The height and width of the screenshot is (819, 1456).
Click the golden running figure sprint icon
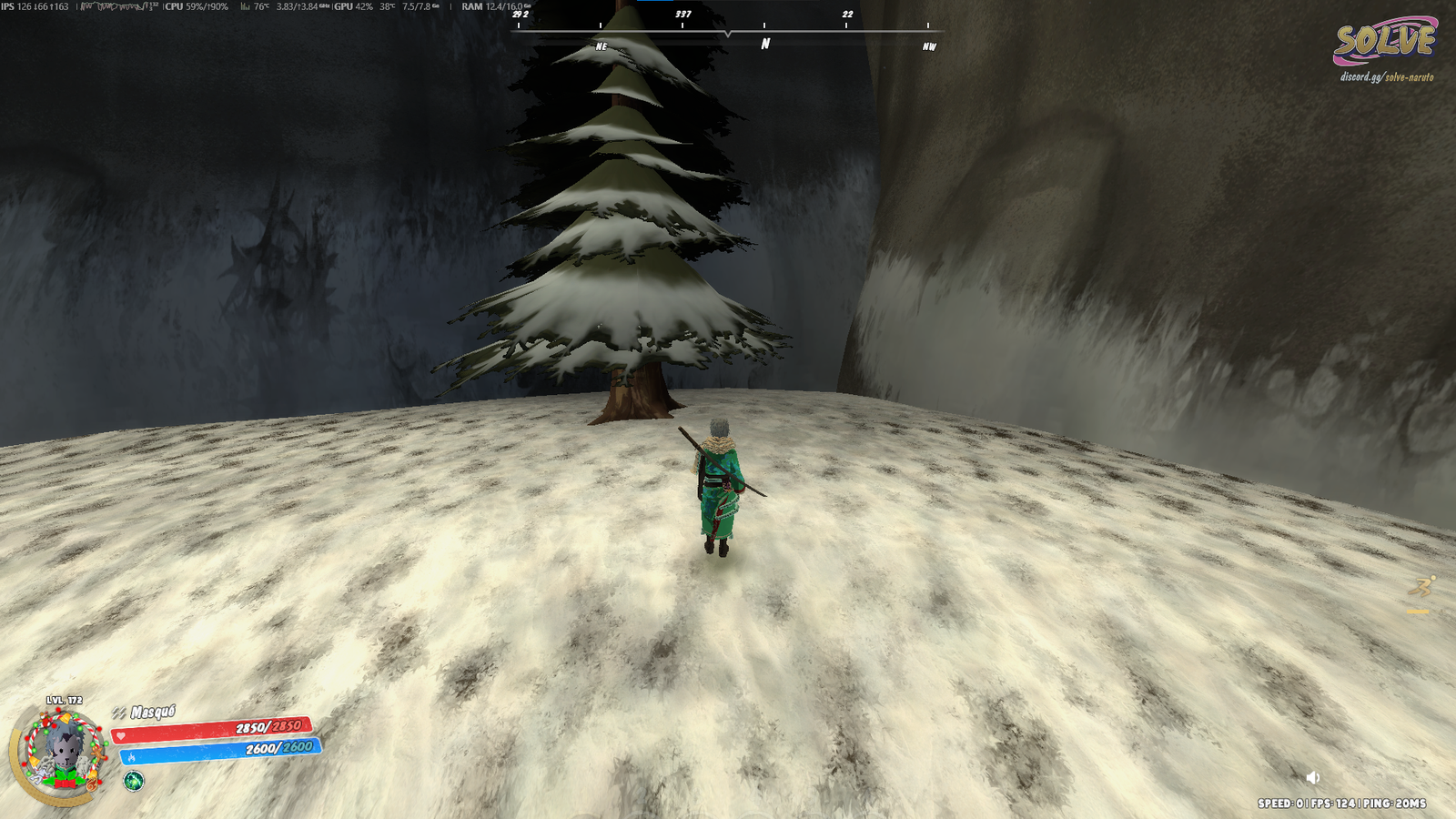point(1421,588)
